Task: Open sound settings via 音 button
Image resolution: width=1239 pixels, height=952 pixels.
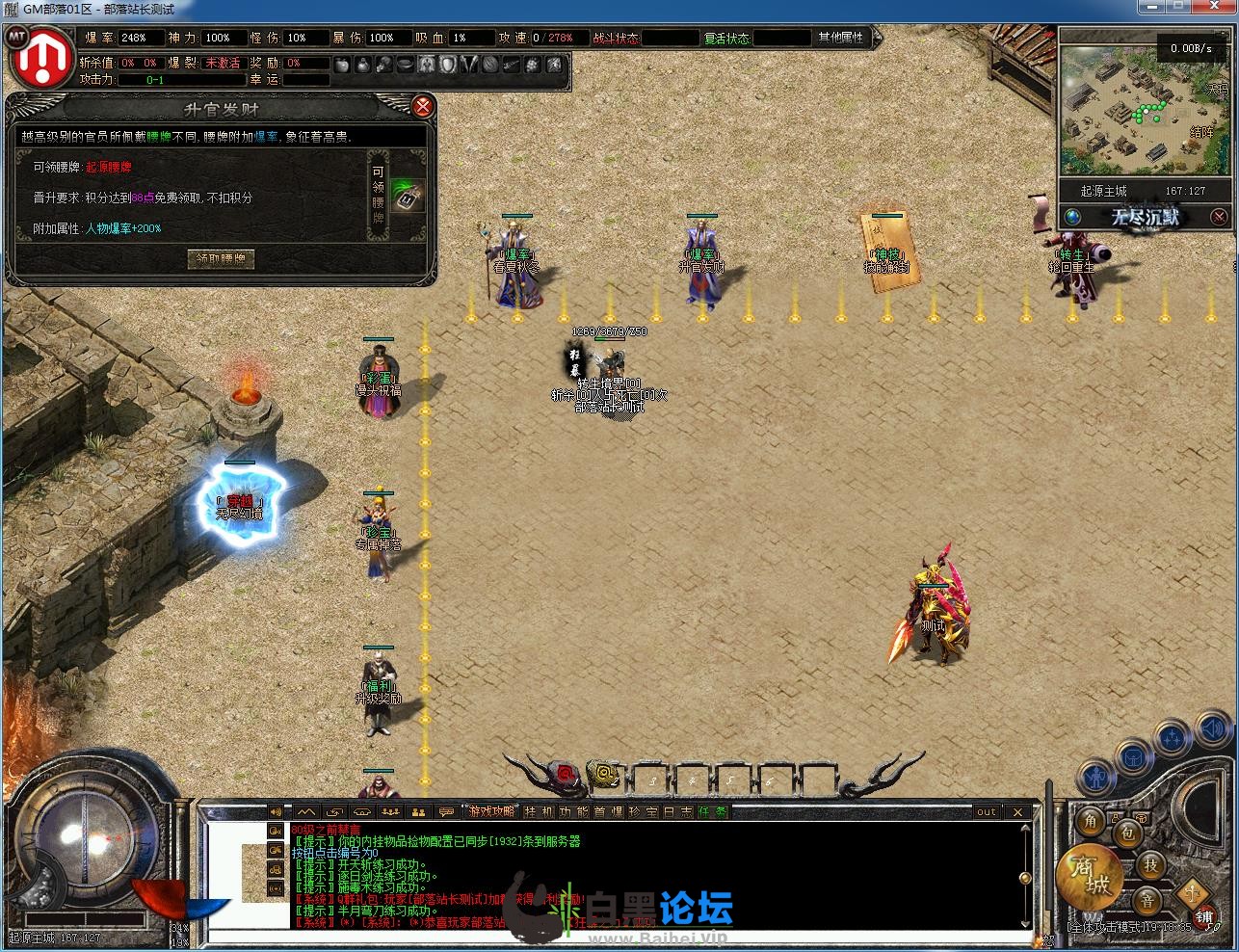Action: tap(1147, 901)
